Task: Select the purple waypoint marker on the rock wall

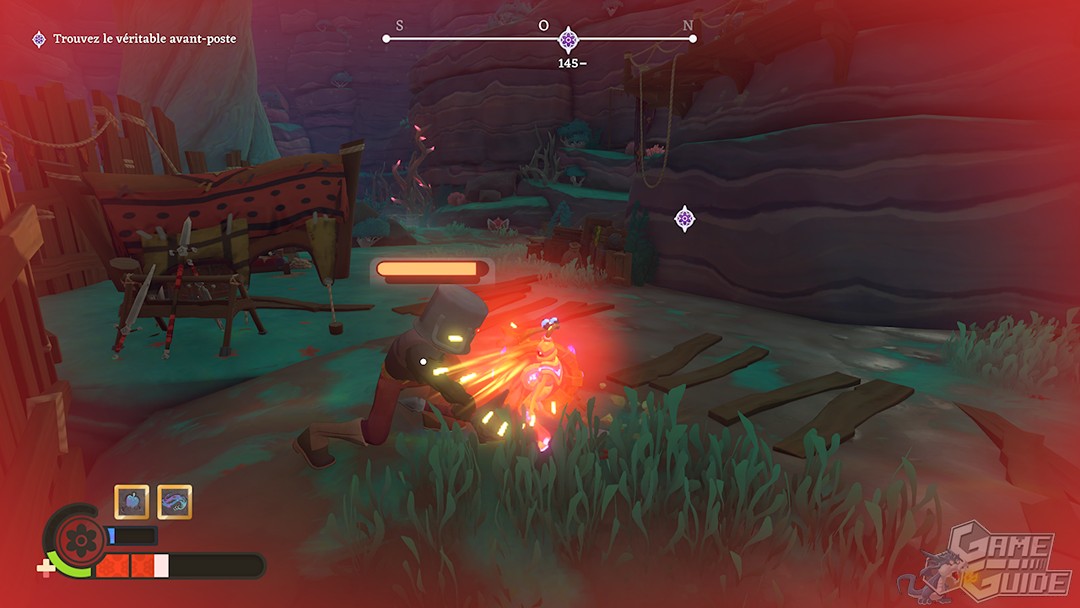Action: (684, 218)
